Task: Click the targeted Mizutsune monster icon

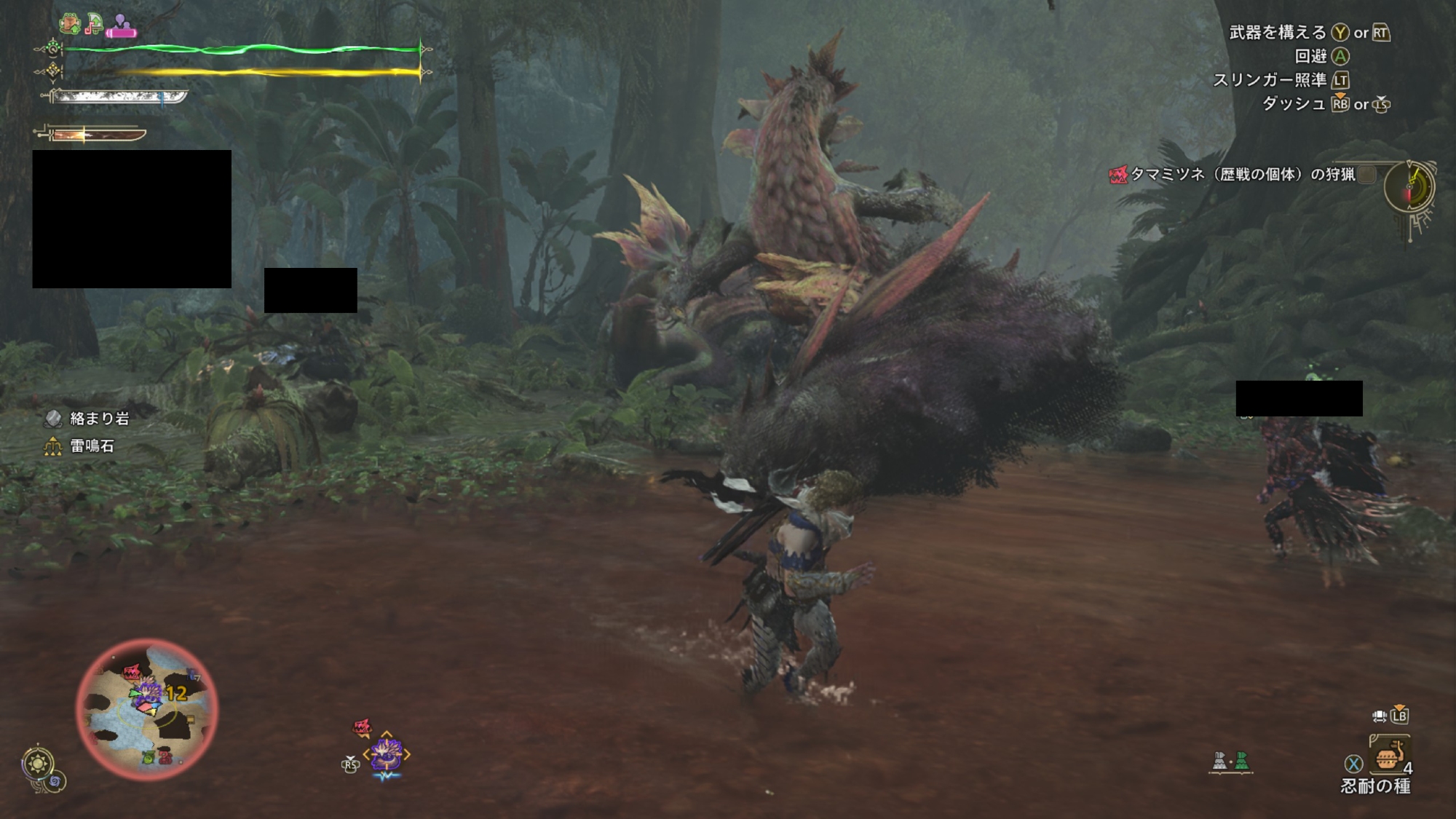Action: point(387,754)
